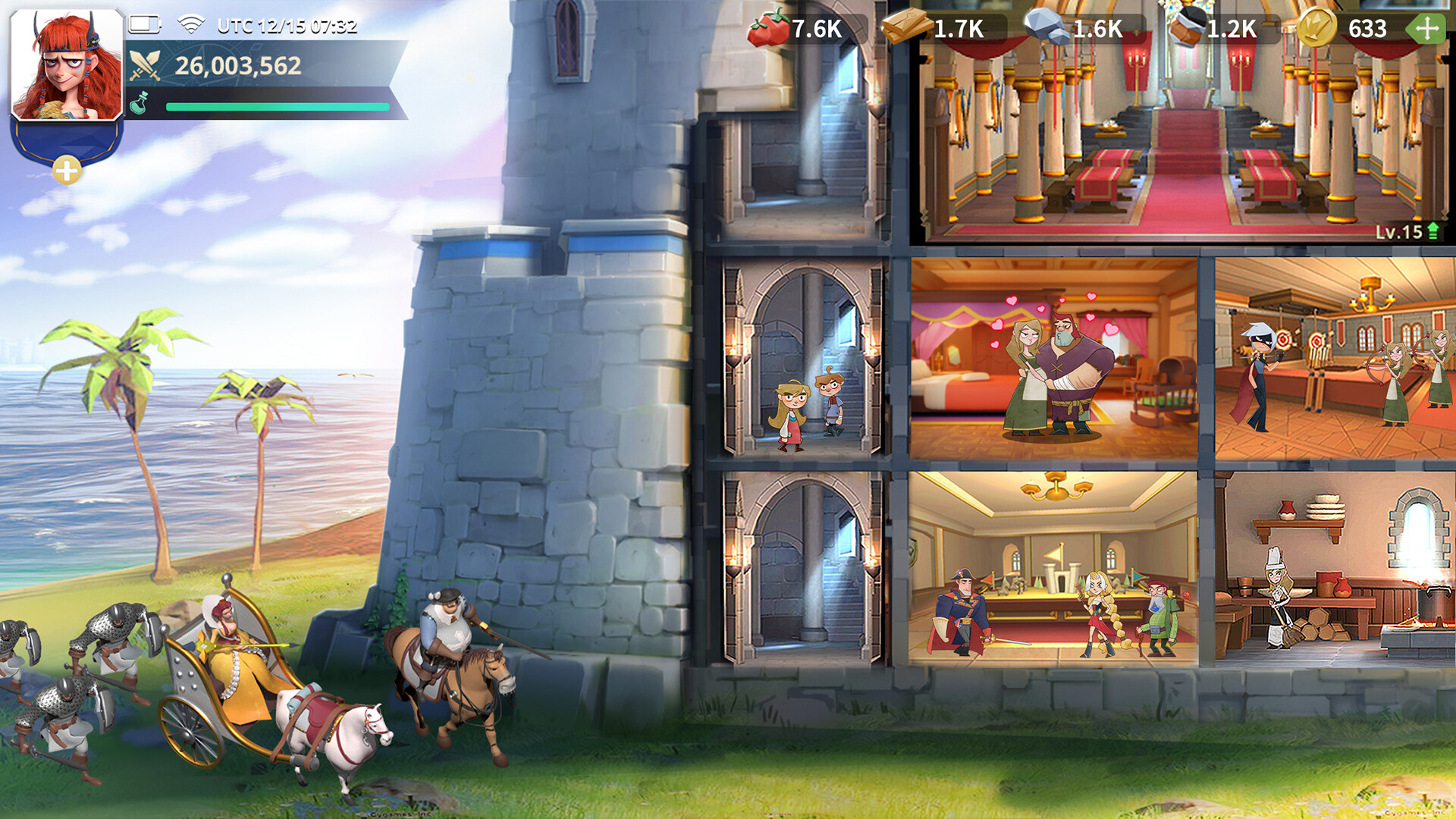
Task: Tap the UTC clock display
Action: click(284, 24)
